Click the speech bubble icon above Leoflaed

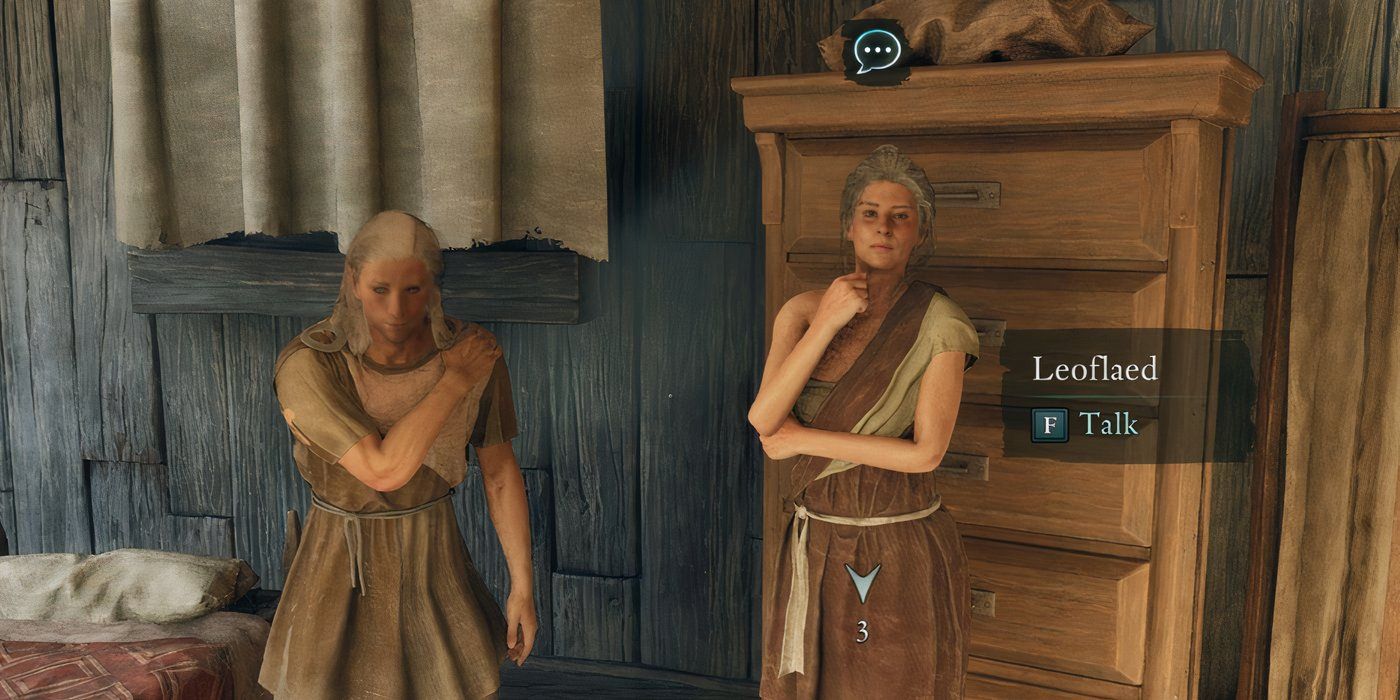point(877,51)
